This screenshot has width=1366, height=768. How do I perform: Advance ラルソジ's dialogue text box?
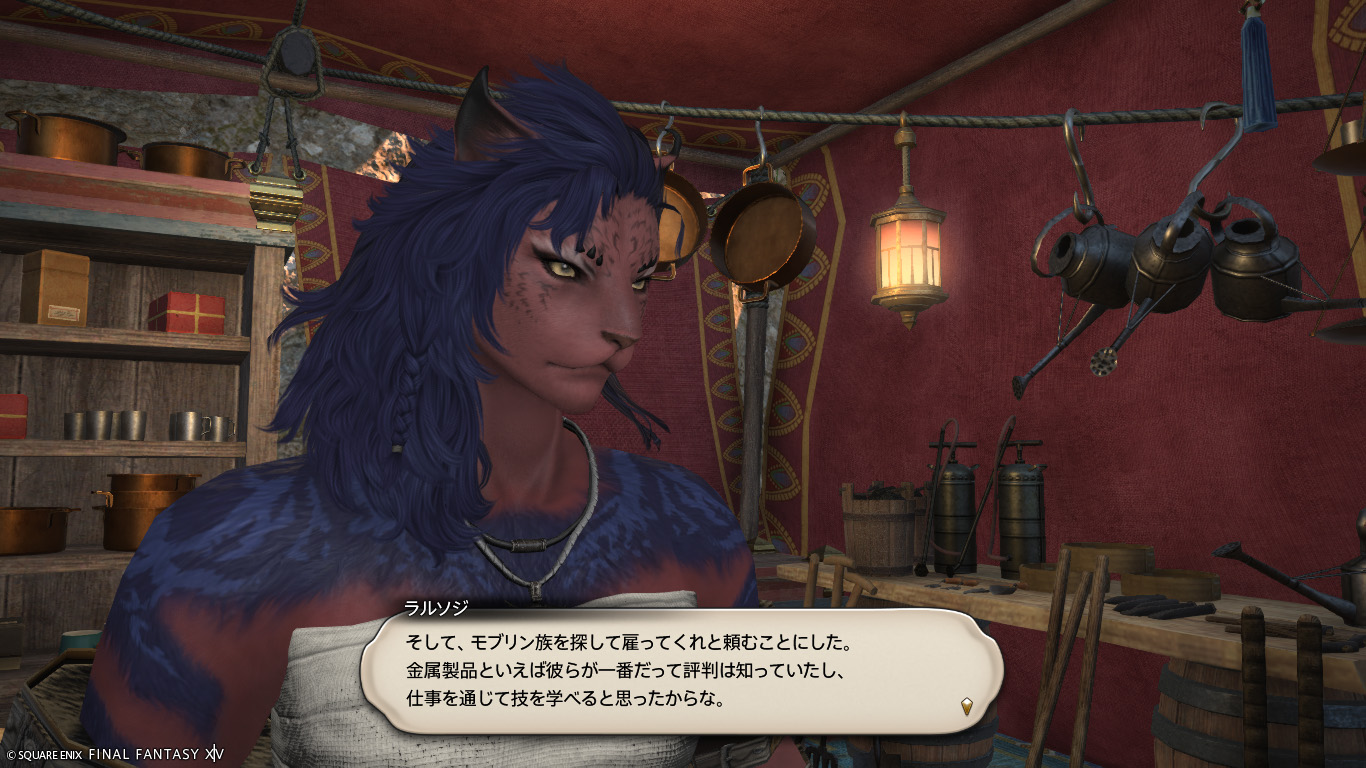click(x=680, y=670)
